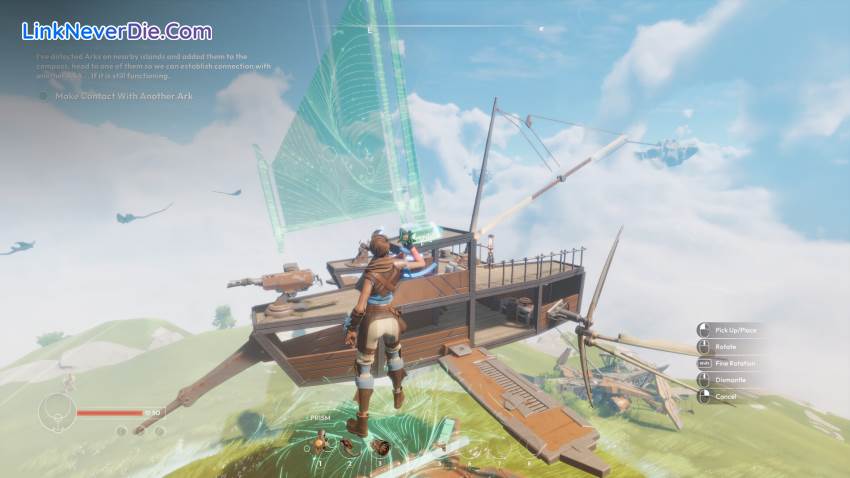
Task: Pick the item in hotbar slot 3
Action: coord(380,446)
